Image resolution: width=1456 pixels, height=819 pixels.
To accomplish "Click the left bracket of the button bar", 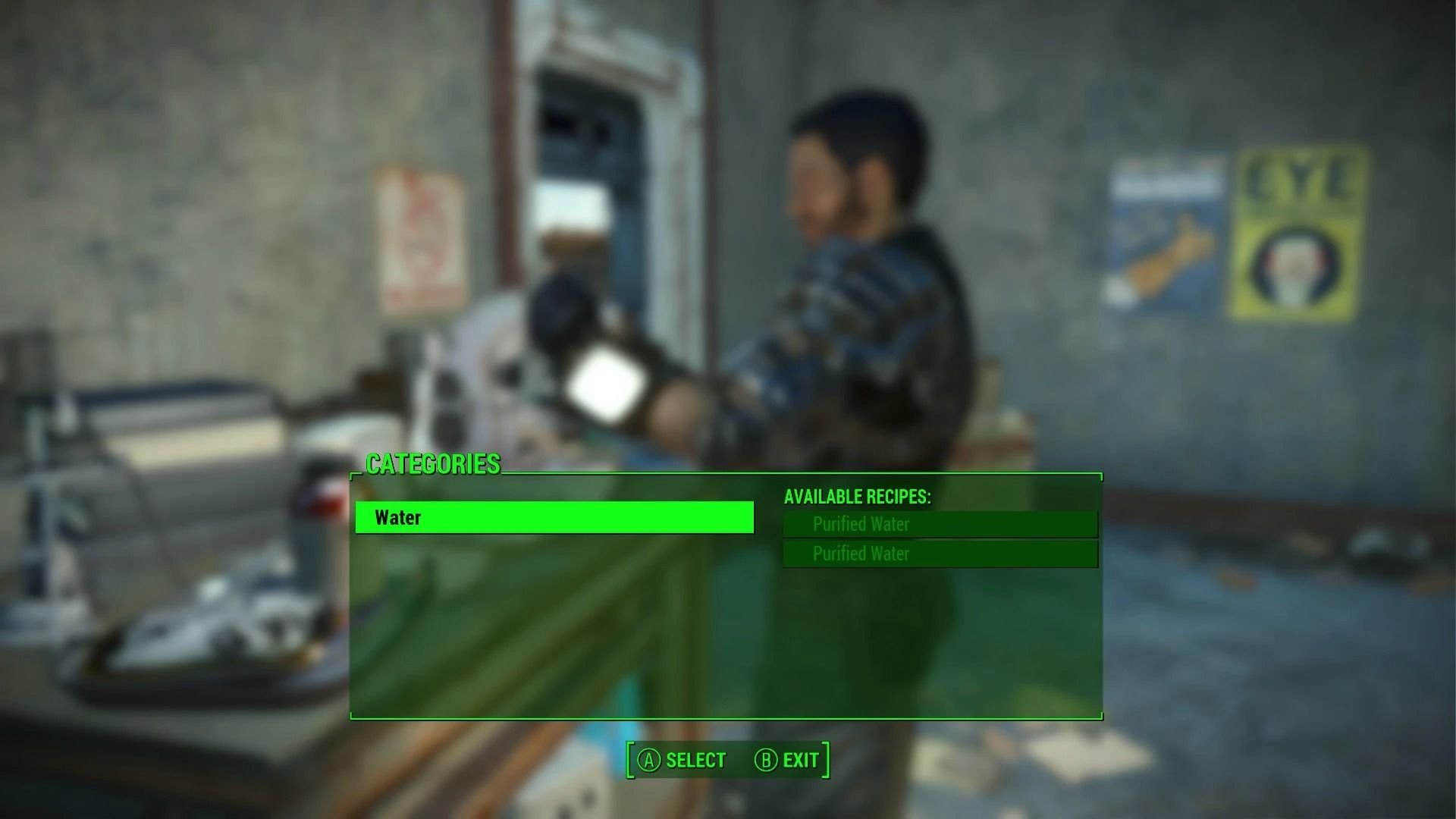I will click(631, 760).
